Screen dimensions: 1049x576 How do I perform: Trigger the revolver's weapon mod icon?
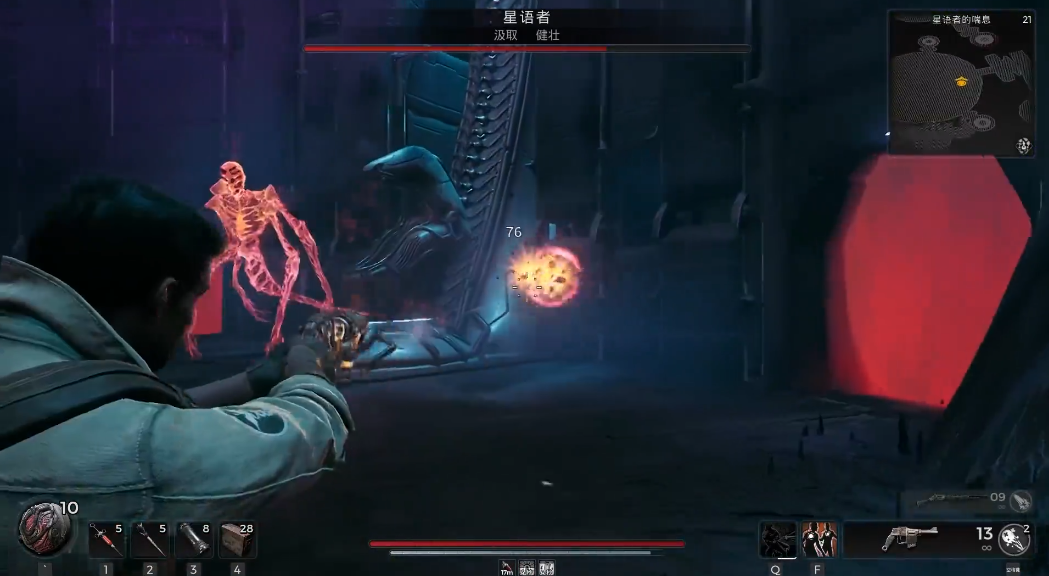(x=1014, y=540)
